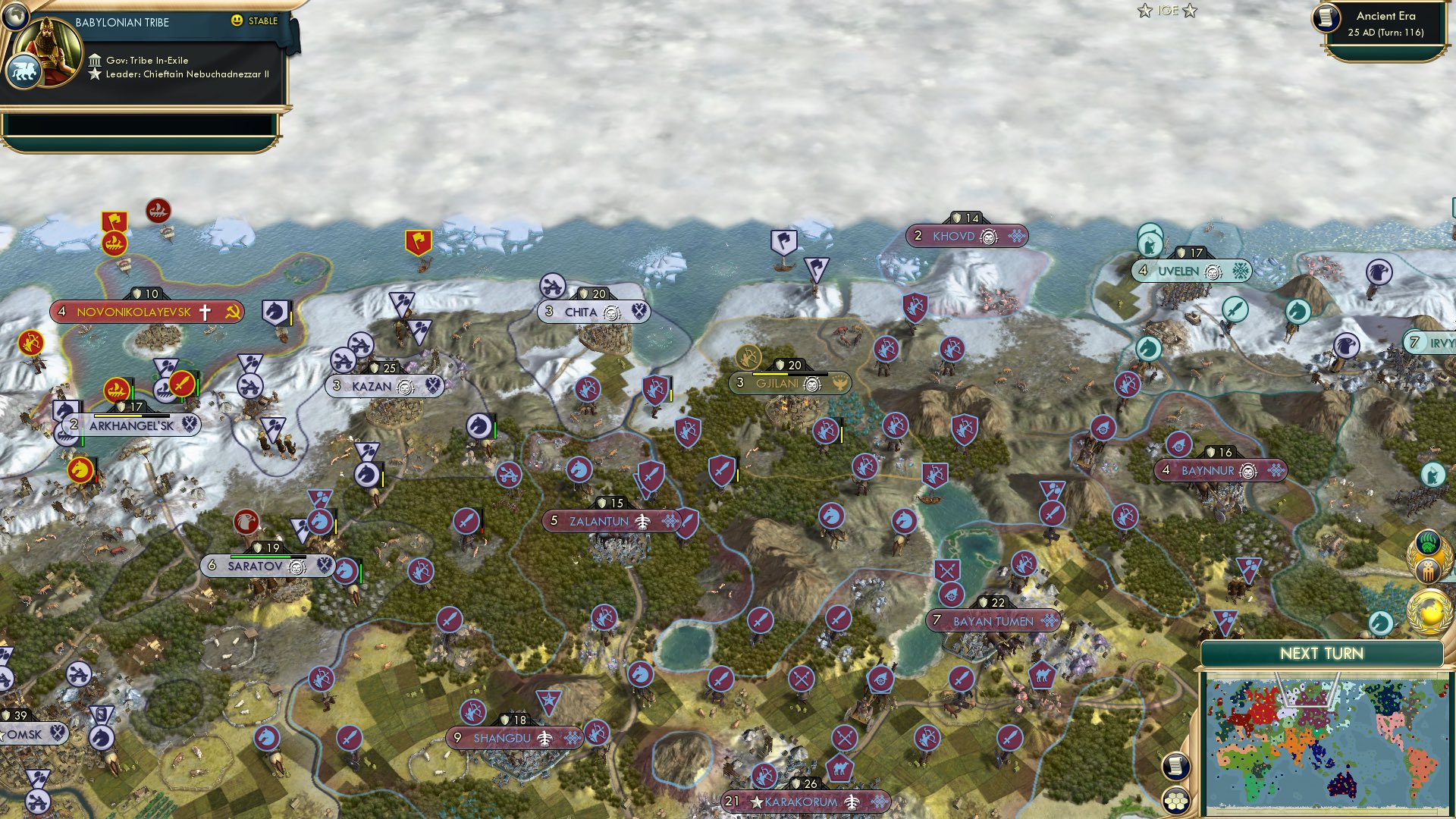Click the lion emblem on the Babylonian banner
Screen dimensions: 1456x819
point(25,70)
